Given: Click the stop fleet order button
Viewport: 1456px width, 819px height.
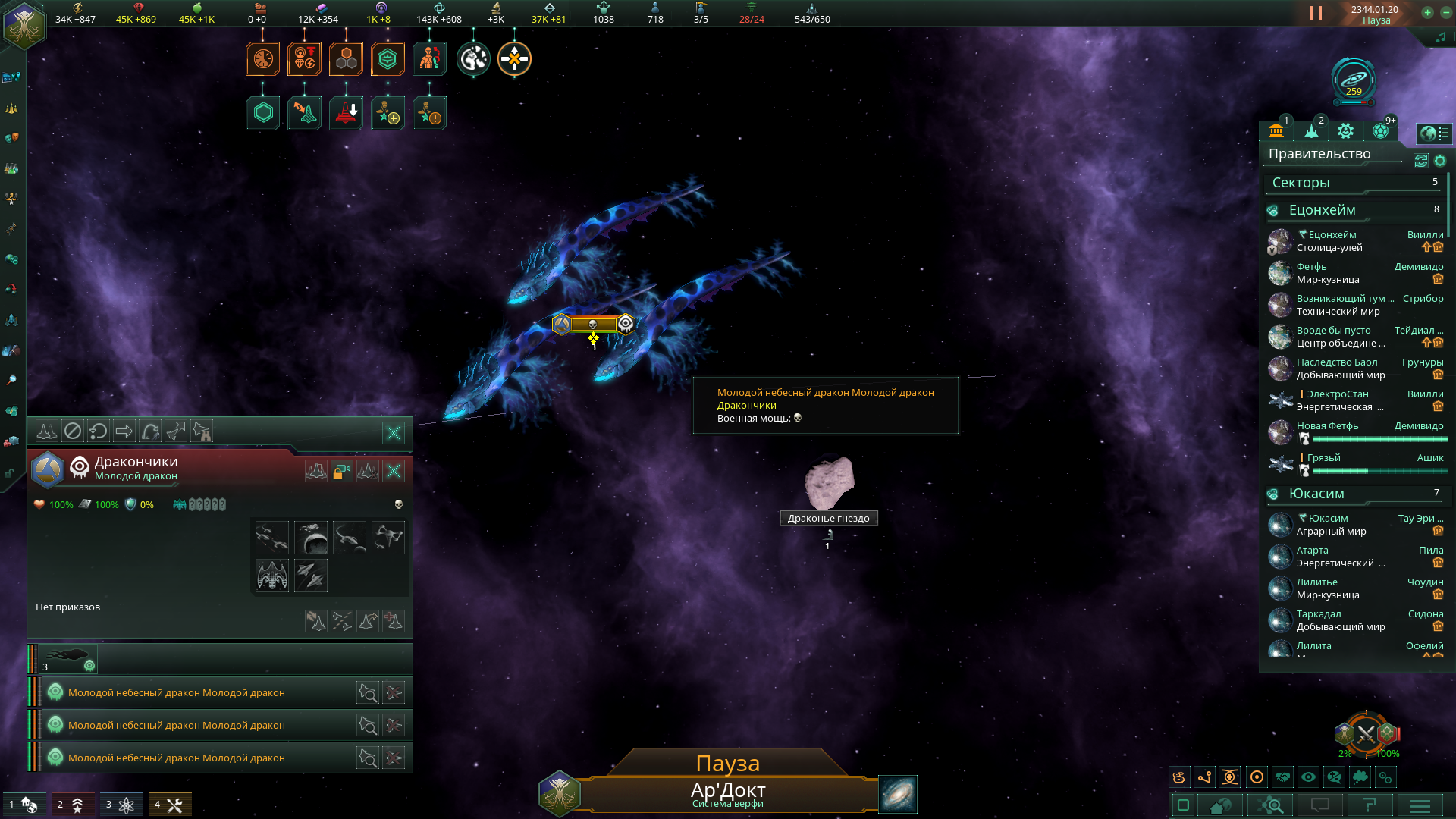Looking at the screenshot, I should coord(72,431).
